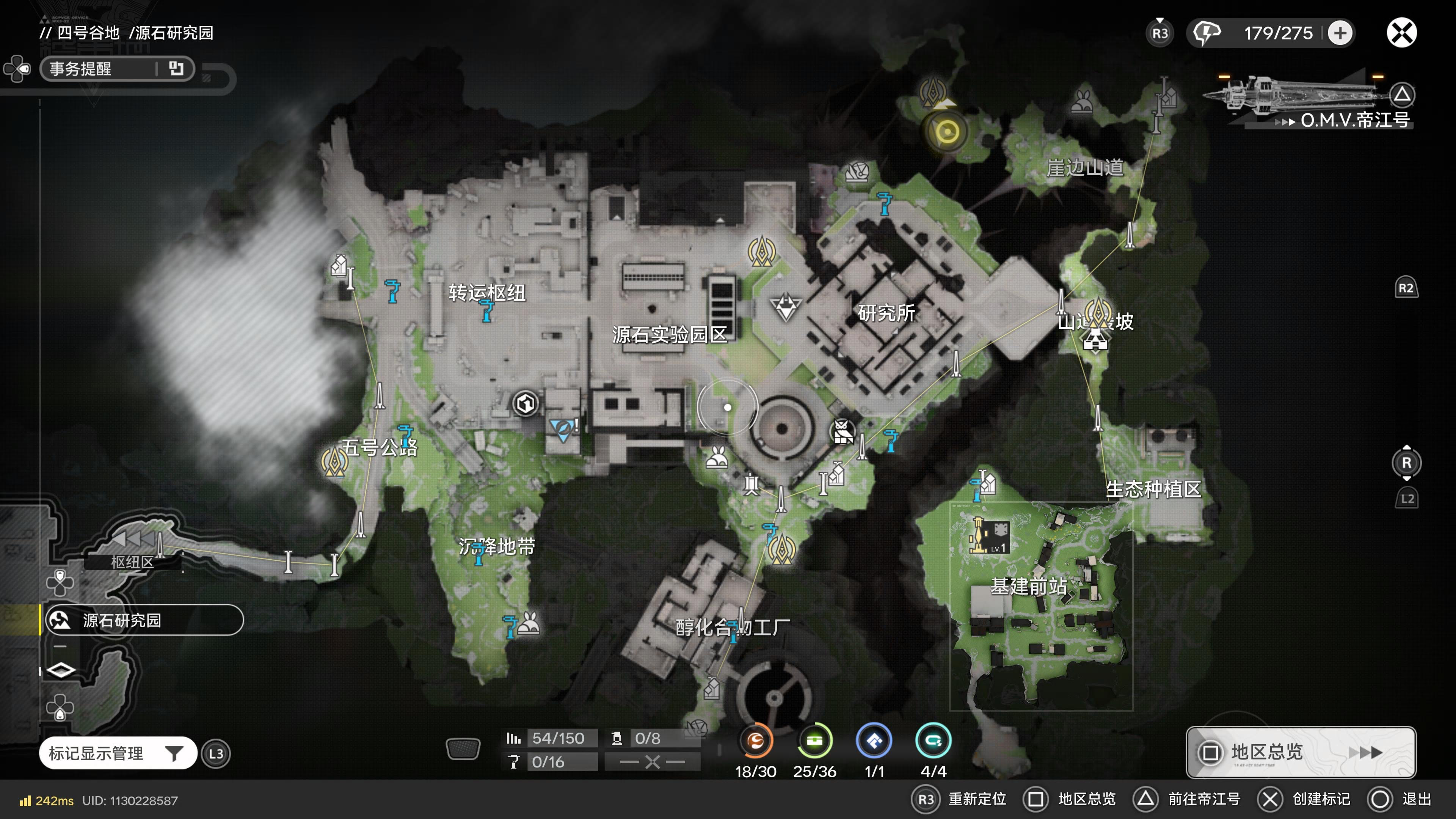1456x819 pixels.
Task: Select the layered diamond map level icon
Action: (x=61, y=670)
